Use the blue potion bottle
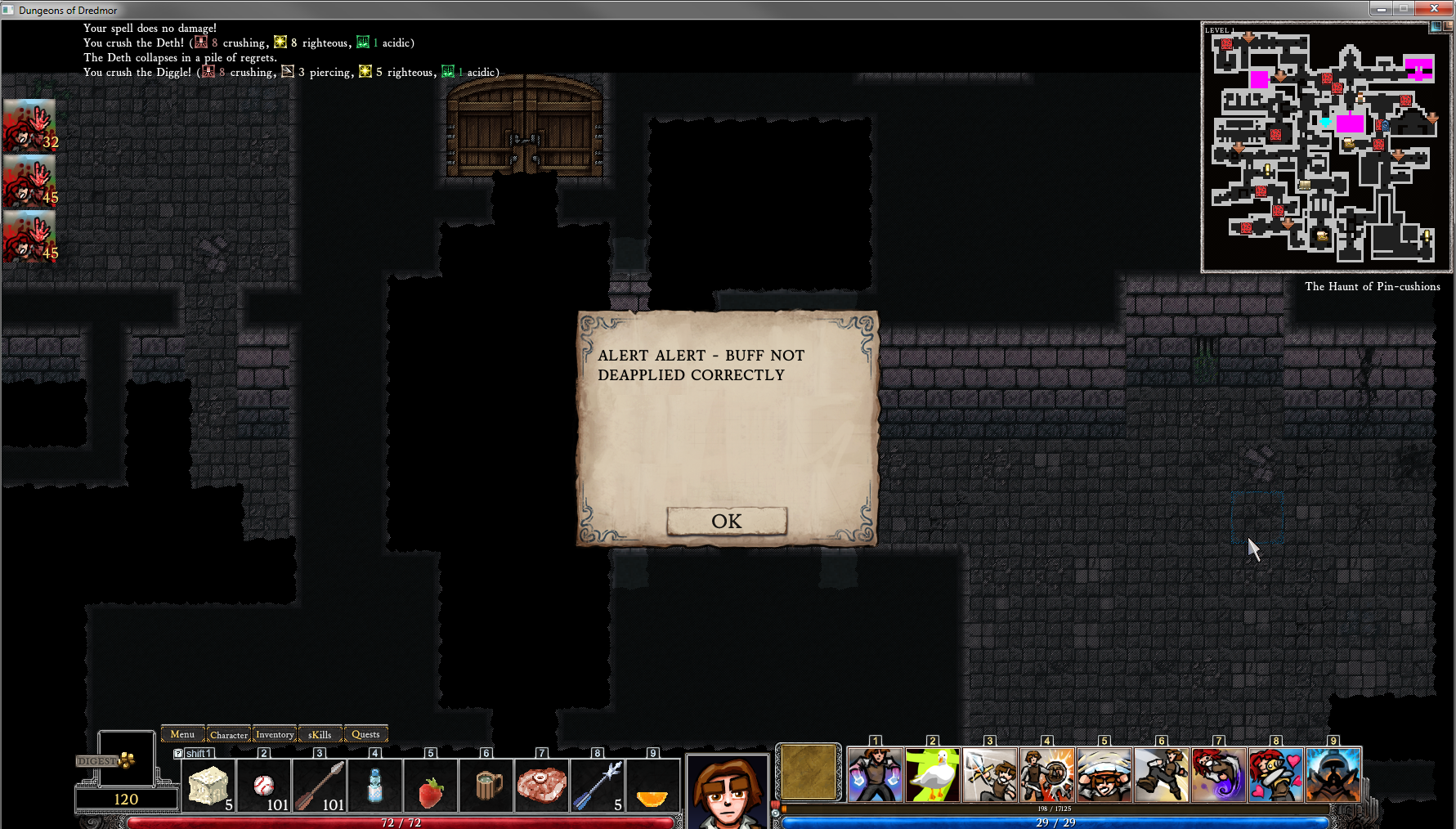The height and width of the screenshot is (829, 1456). (x=375, y=786)
